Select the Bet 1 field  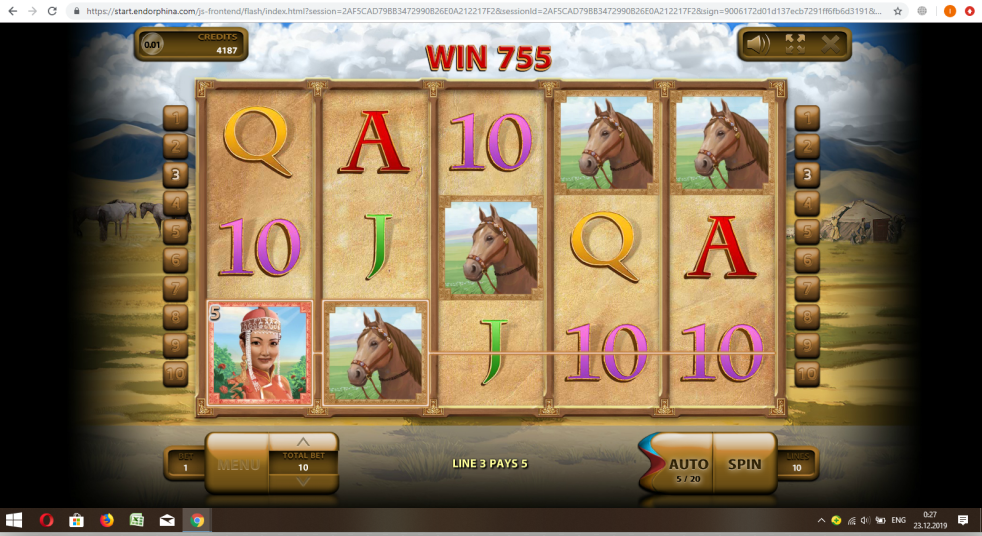point(185,462)
